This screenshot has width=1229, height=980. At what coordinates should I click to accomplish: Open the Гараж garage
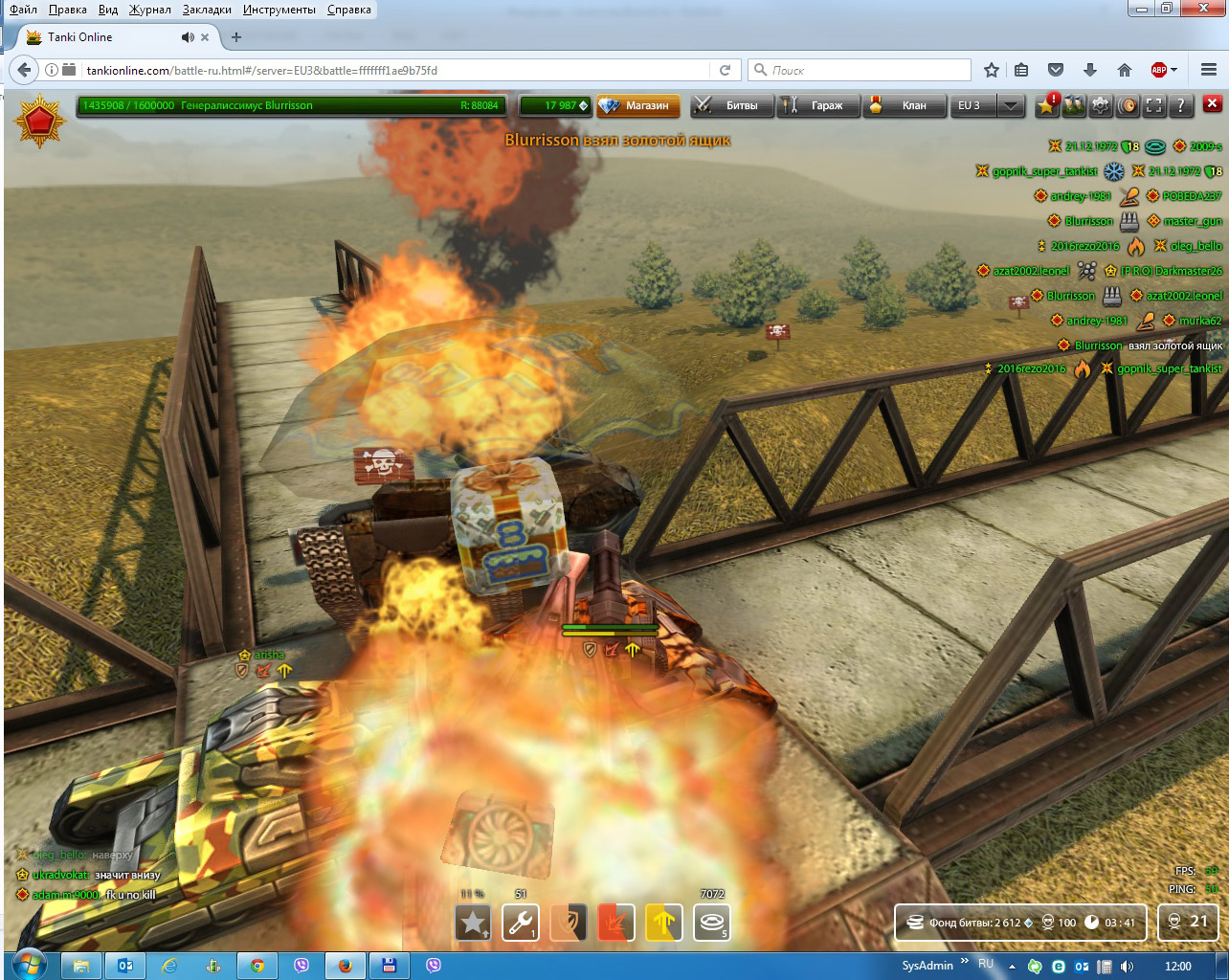click(x=817, y=105)
